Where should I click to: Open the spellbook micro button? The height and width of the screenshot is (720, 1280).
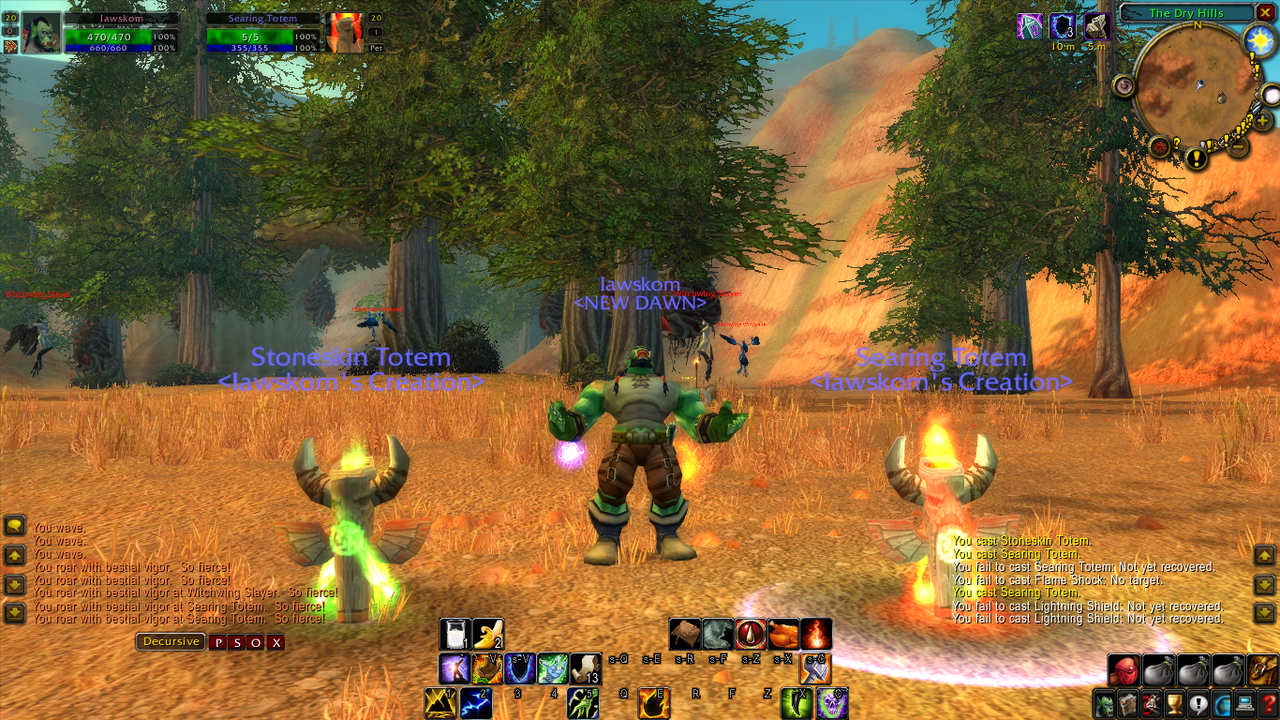pos(1127,704)
